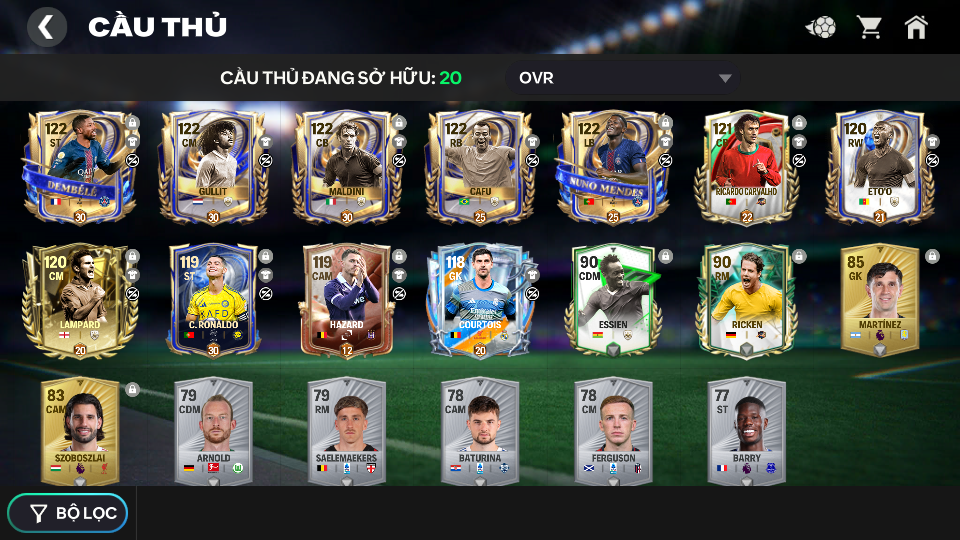Choose the Ricardo Carvalho card

(x=746, y=166)
